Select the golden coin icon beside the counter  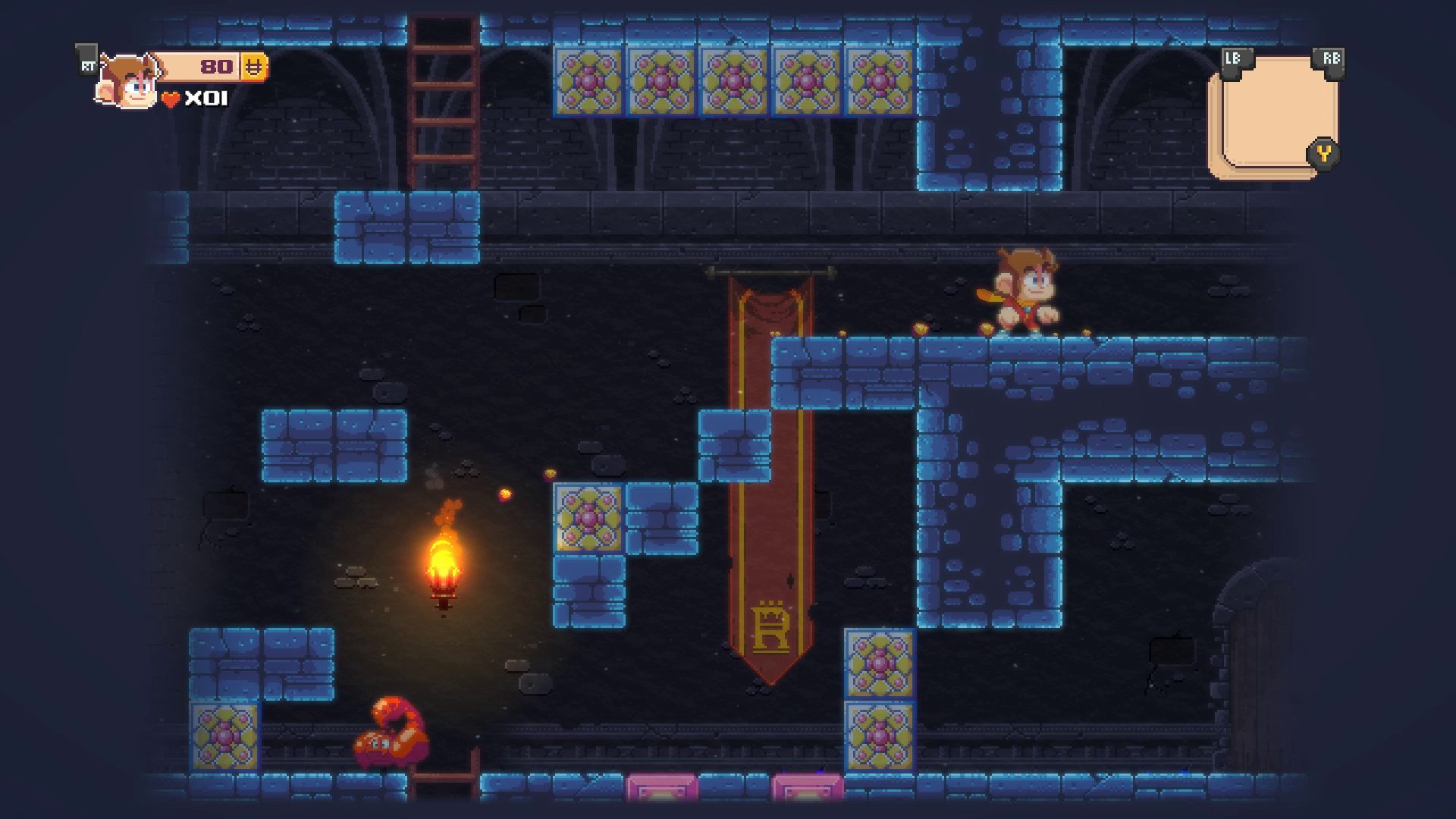[x=253, y=68]
